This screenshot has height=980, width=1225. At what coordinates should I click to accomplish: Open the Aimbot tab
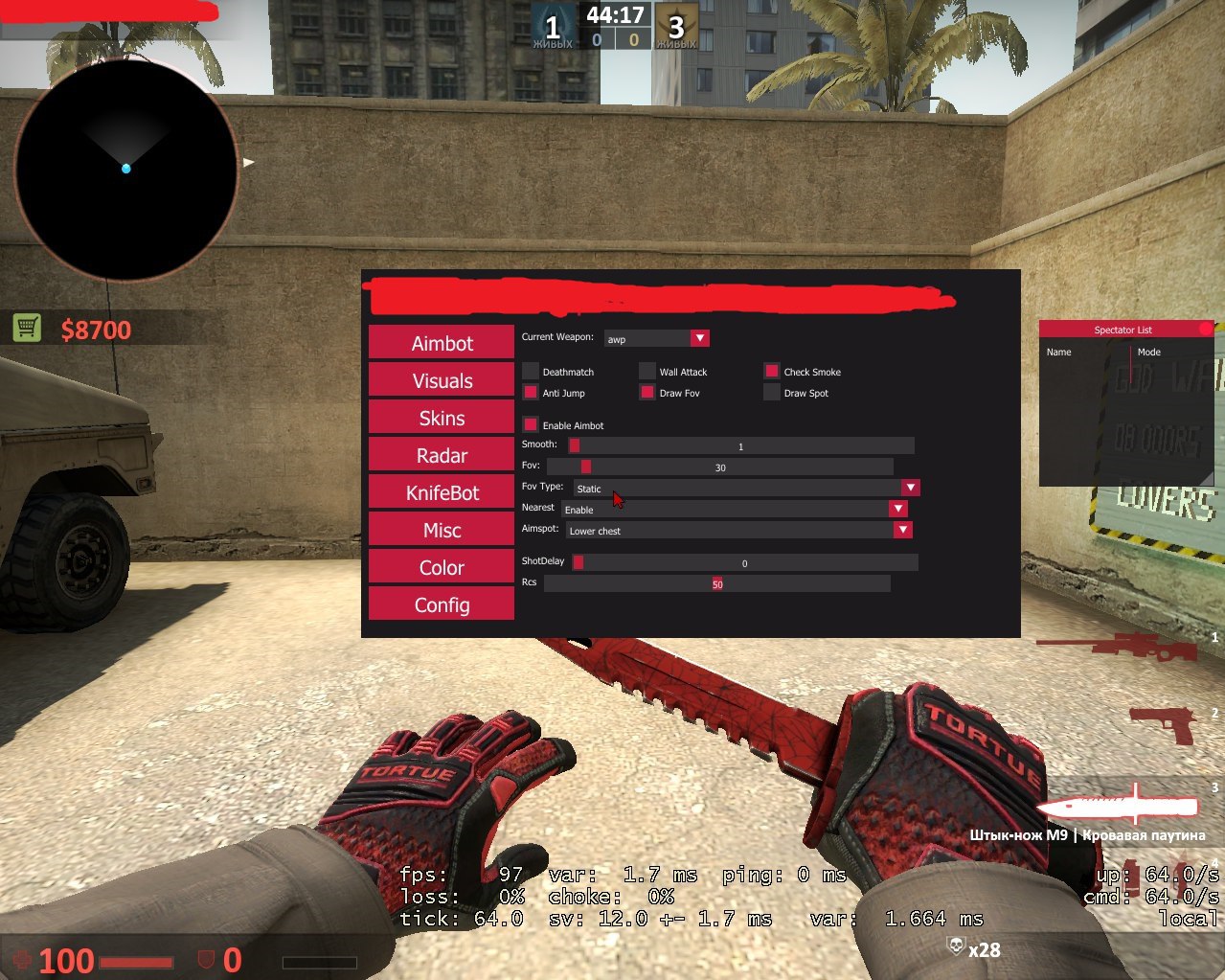click(442, 343)
